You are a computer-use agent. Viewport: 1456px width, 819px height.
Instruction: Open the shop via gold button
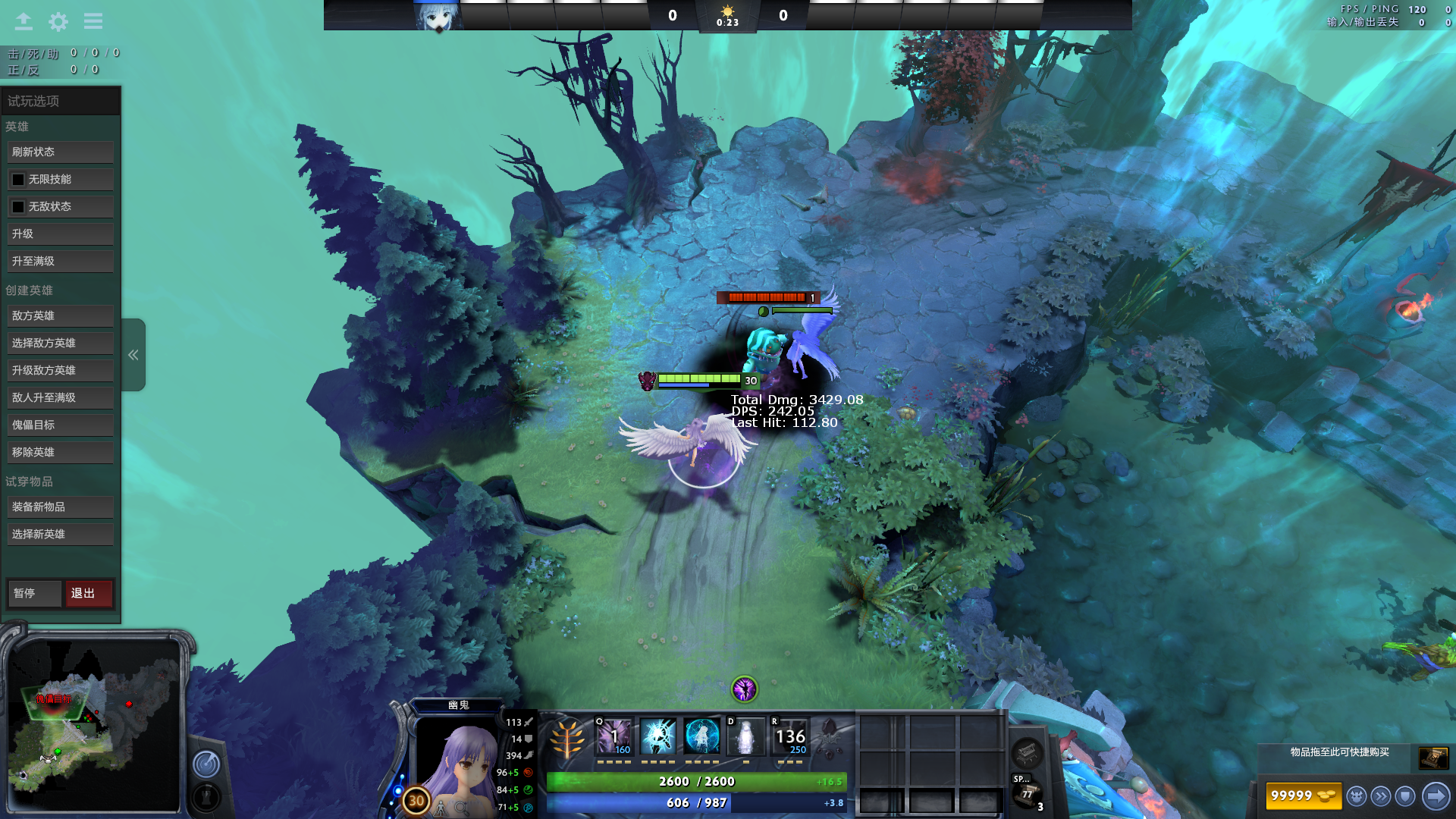pos(1303,796)
